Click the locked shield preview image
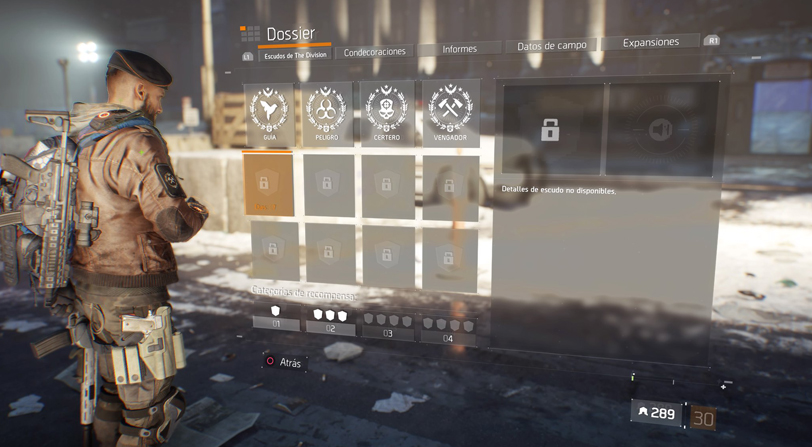 (550, 129)
